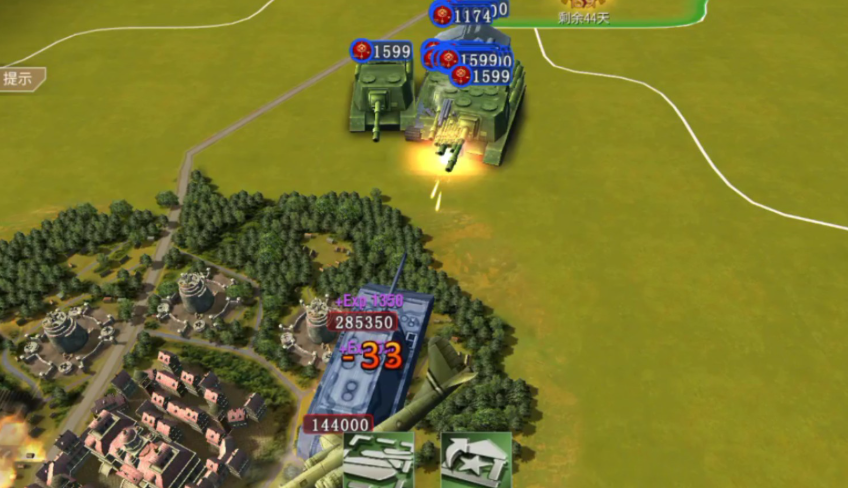Viewport: 848px width, 488px height.
Task: Open the 提示 hint tab
Action: pyautogui.click(x=20, y=79)
